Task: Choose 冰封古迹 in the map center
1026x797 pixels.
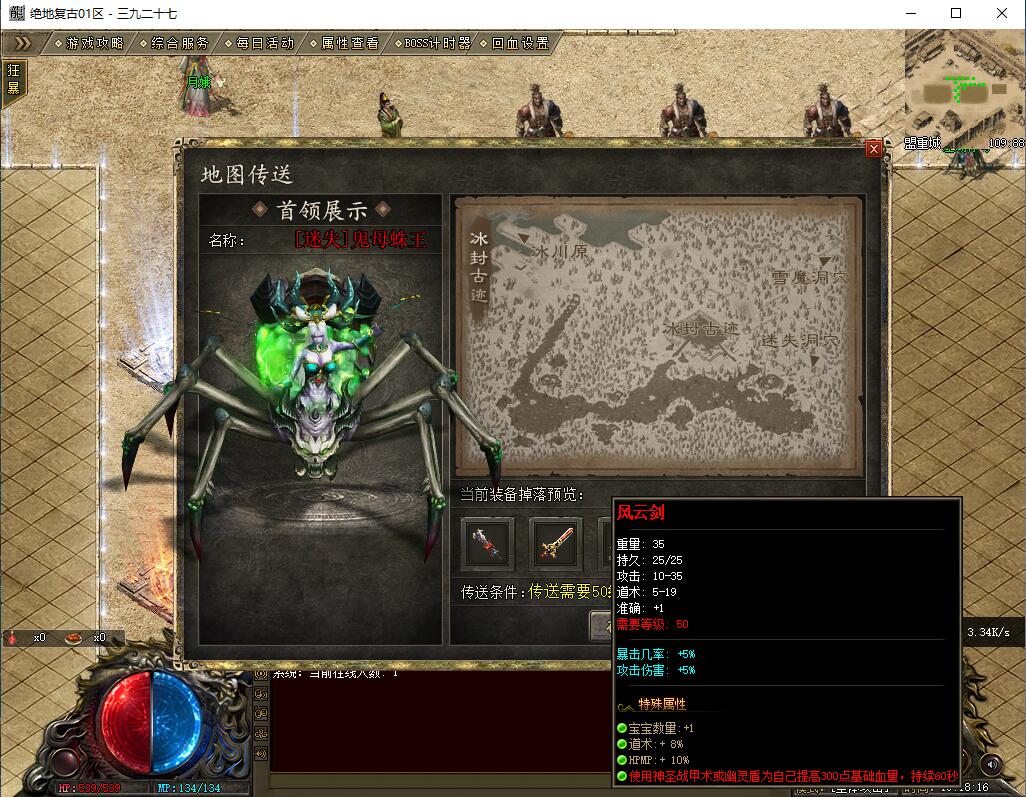Action: click(x=701, y=327)
